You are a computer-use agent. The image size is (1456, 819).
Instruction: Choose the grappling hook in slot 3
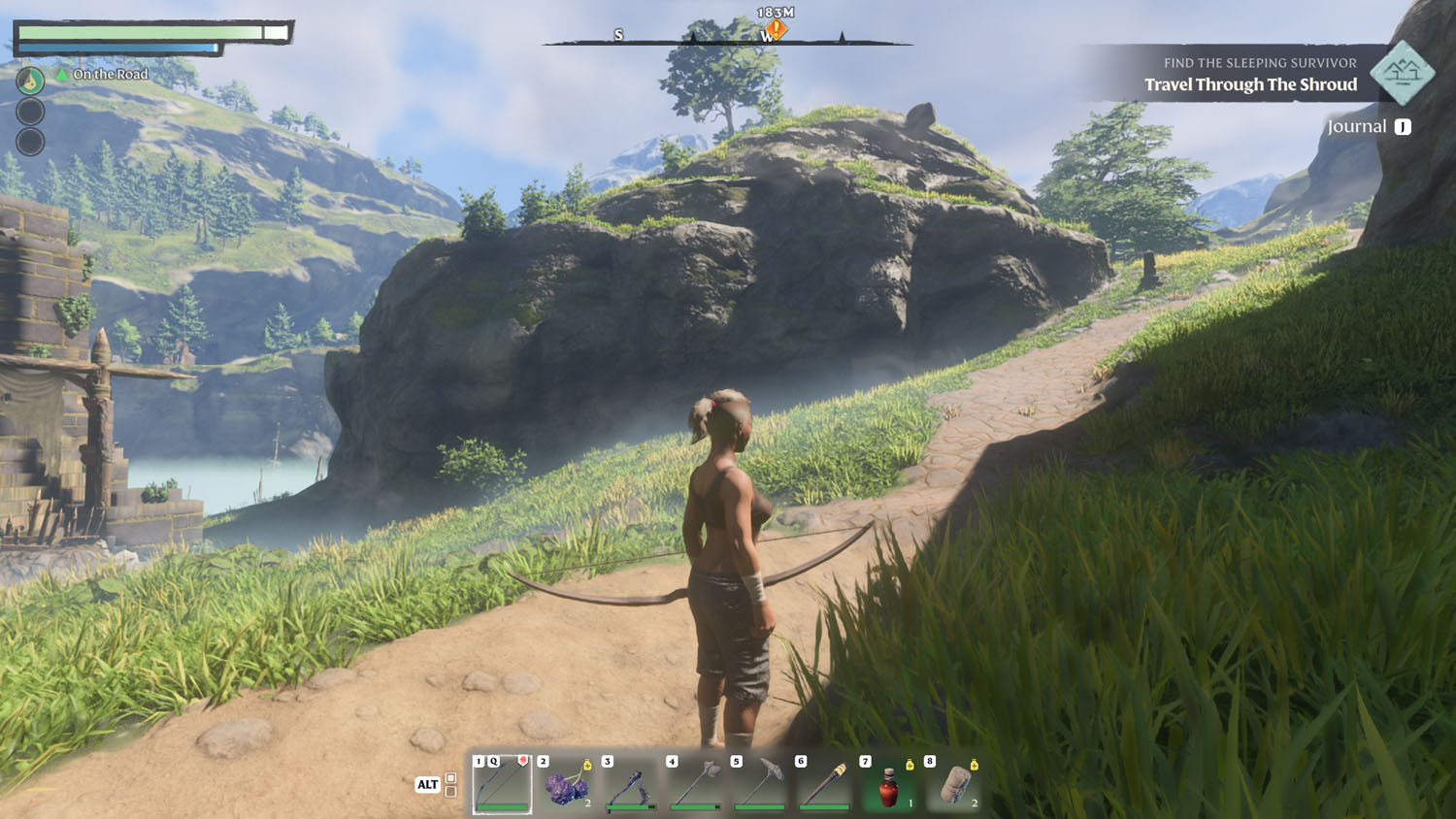point(631,784)
